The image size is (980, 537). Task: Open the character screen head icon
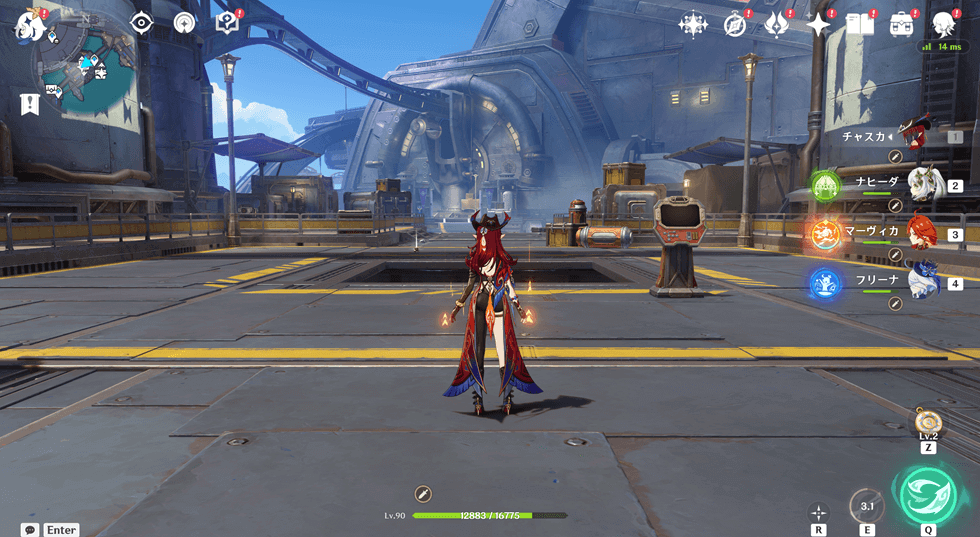(x=944, y=25)
